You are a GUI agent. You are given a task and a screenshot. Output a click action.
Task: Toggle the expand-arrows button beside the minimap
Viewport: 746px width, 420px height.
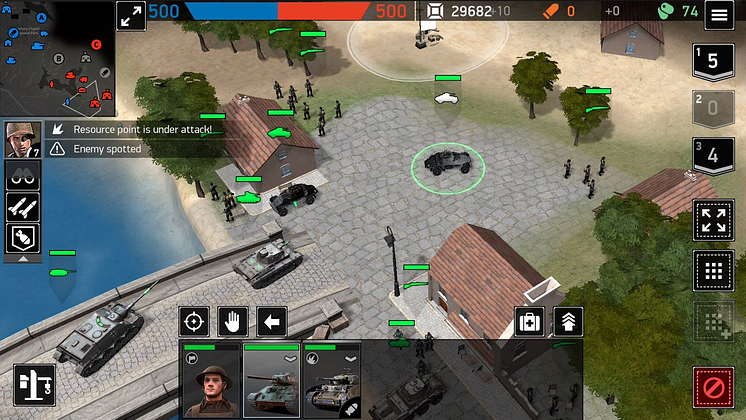131,16
